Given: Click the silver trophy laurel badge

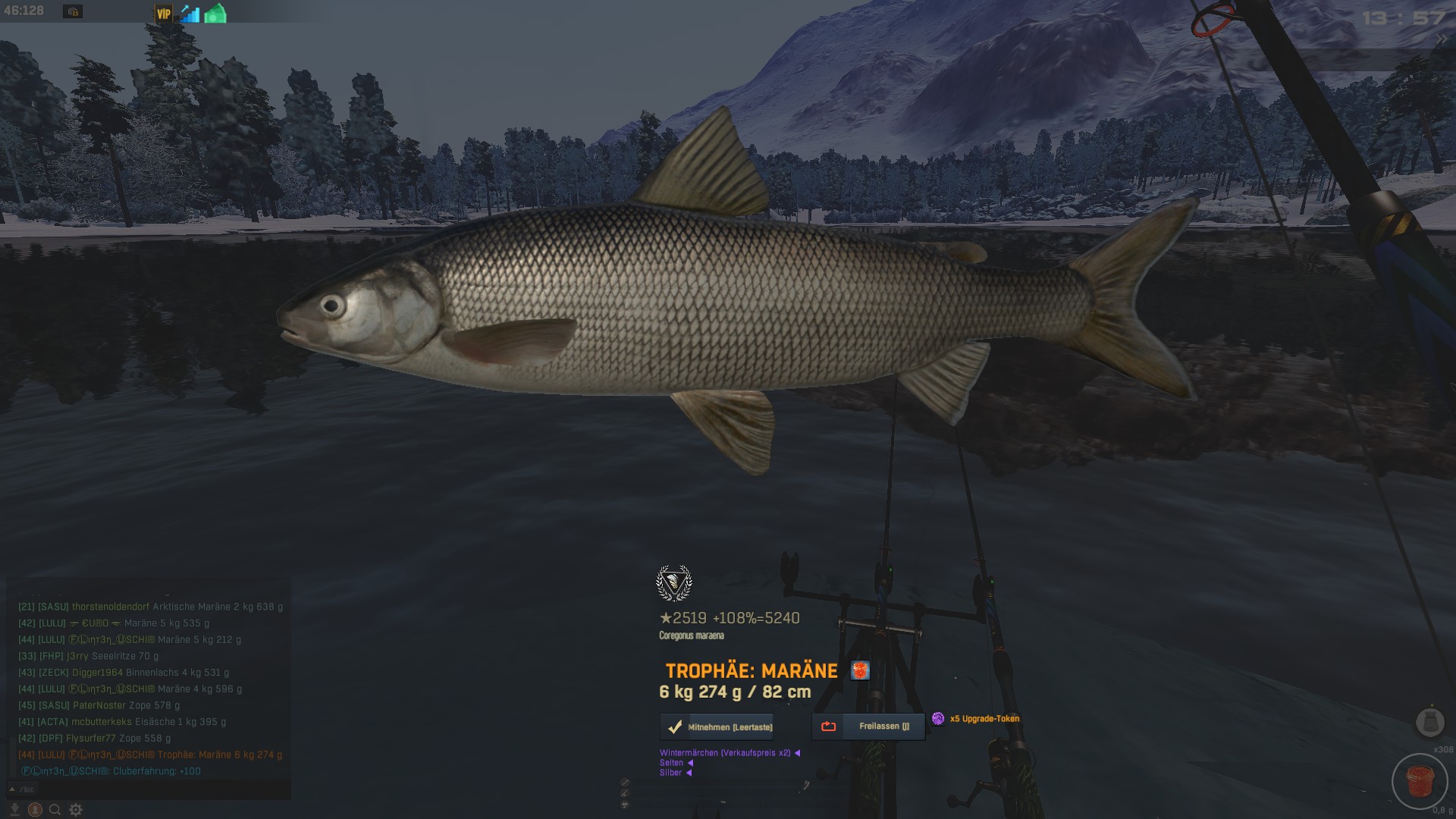Looking at the screenshot, I should (x=673, y=583).
